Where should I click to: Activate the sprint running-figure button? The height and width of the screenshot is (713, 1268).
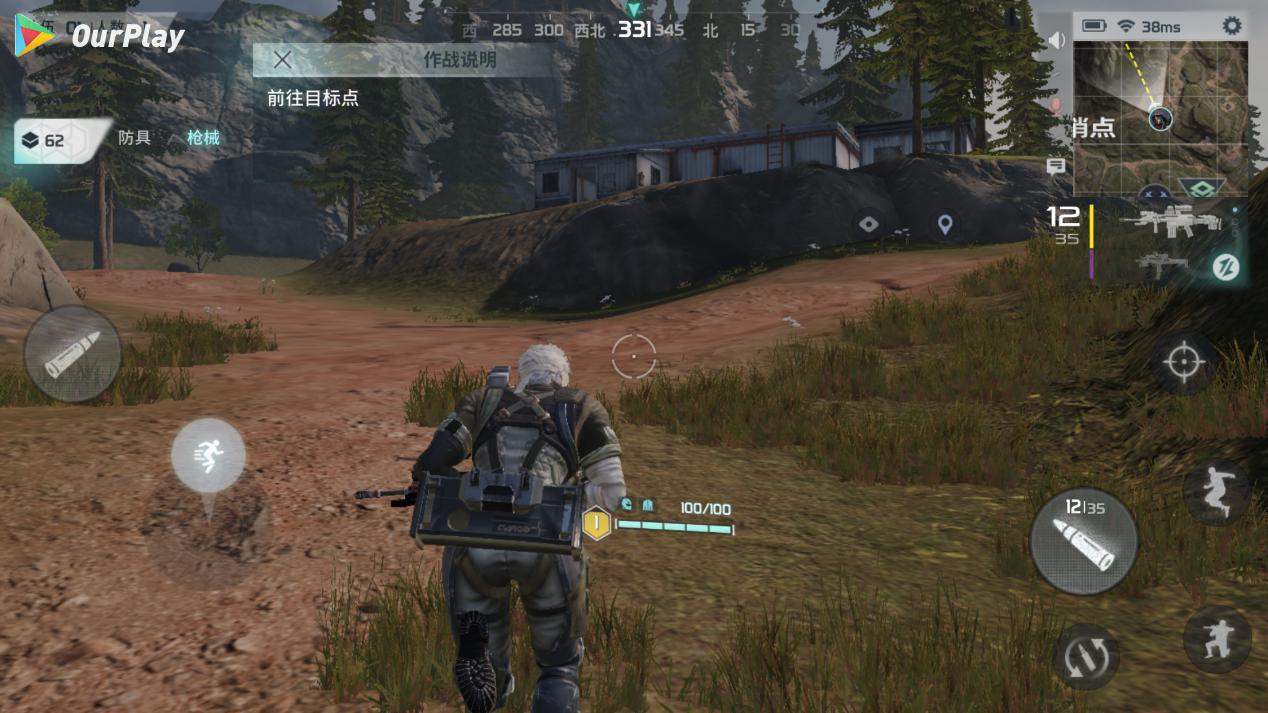208,456
